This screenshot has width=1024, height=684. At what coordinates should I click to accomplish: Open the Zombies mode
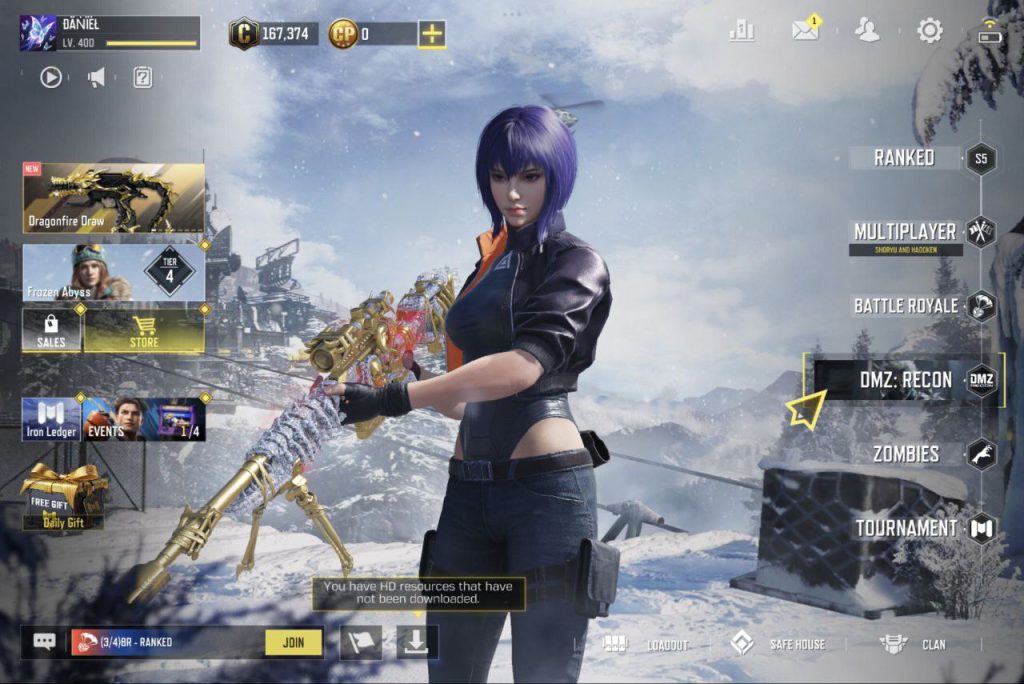coord(906,454)
